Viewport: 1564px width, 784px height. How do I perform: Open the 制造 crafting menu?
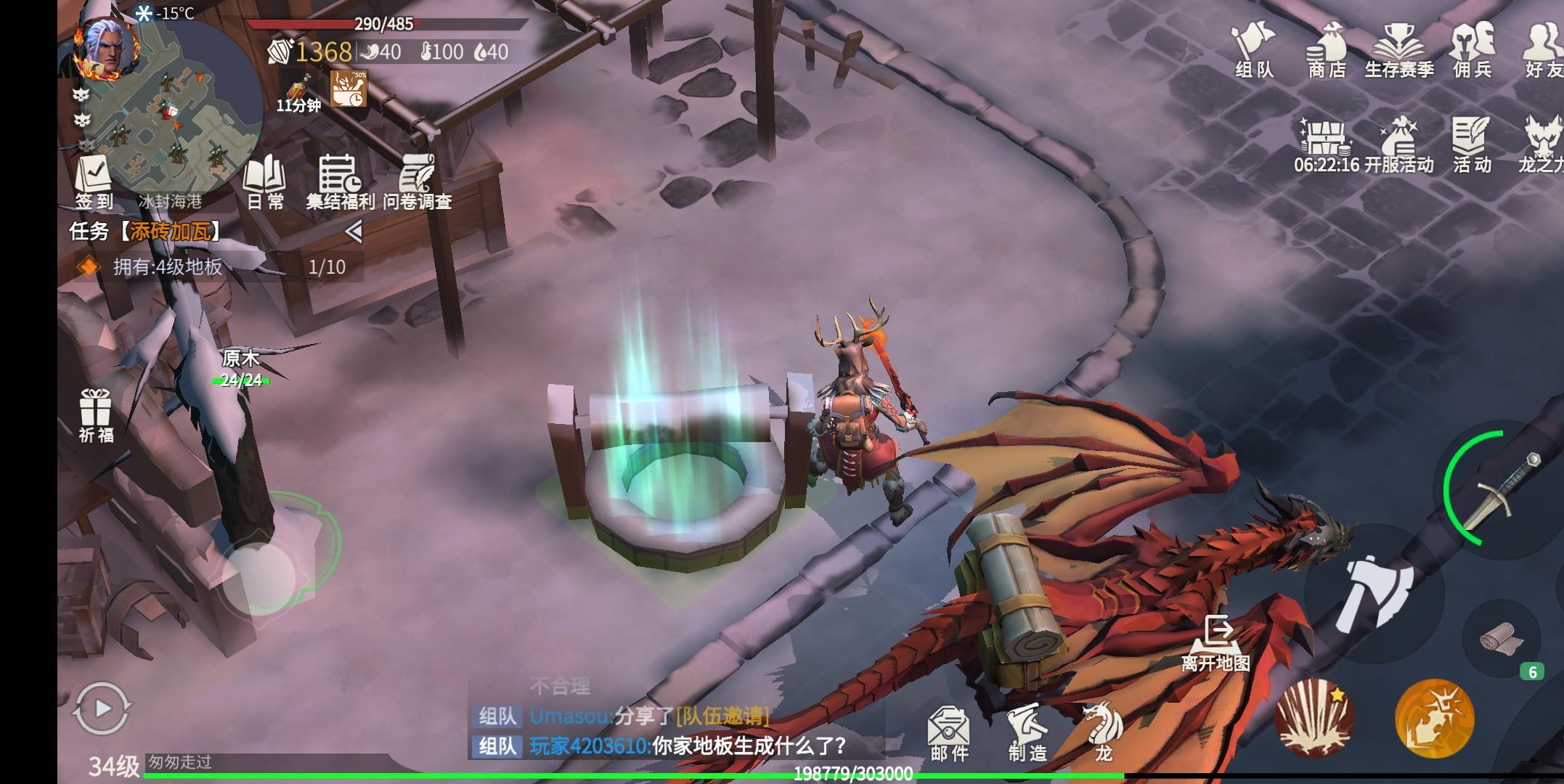[x=1027, y=733]
